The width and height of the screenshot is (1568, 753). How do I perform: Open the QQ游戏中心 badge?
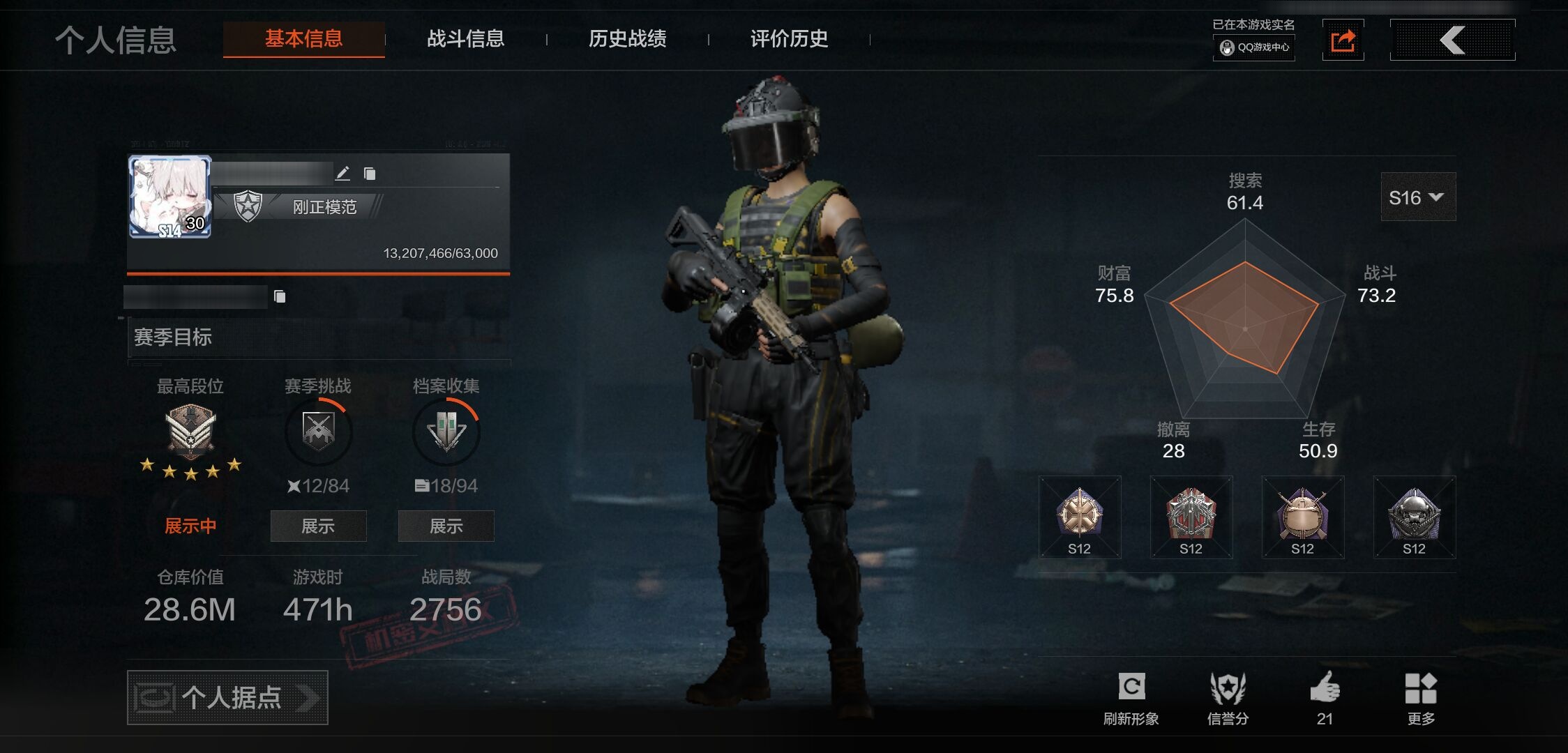1254,47
